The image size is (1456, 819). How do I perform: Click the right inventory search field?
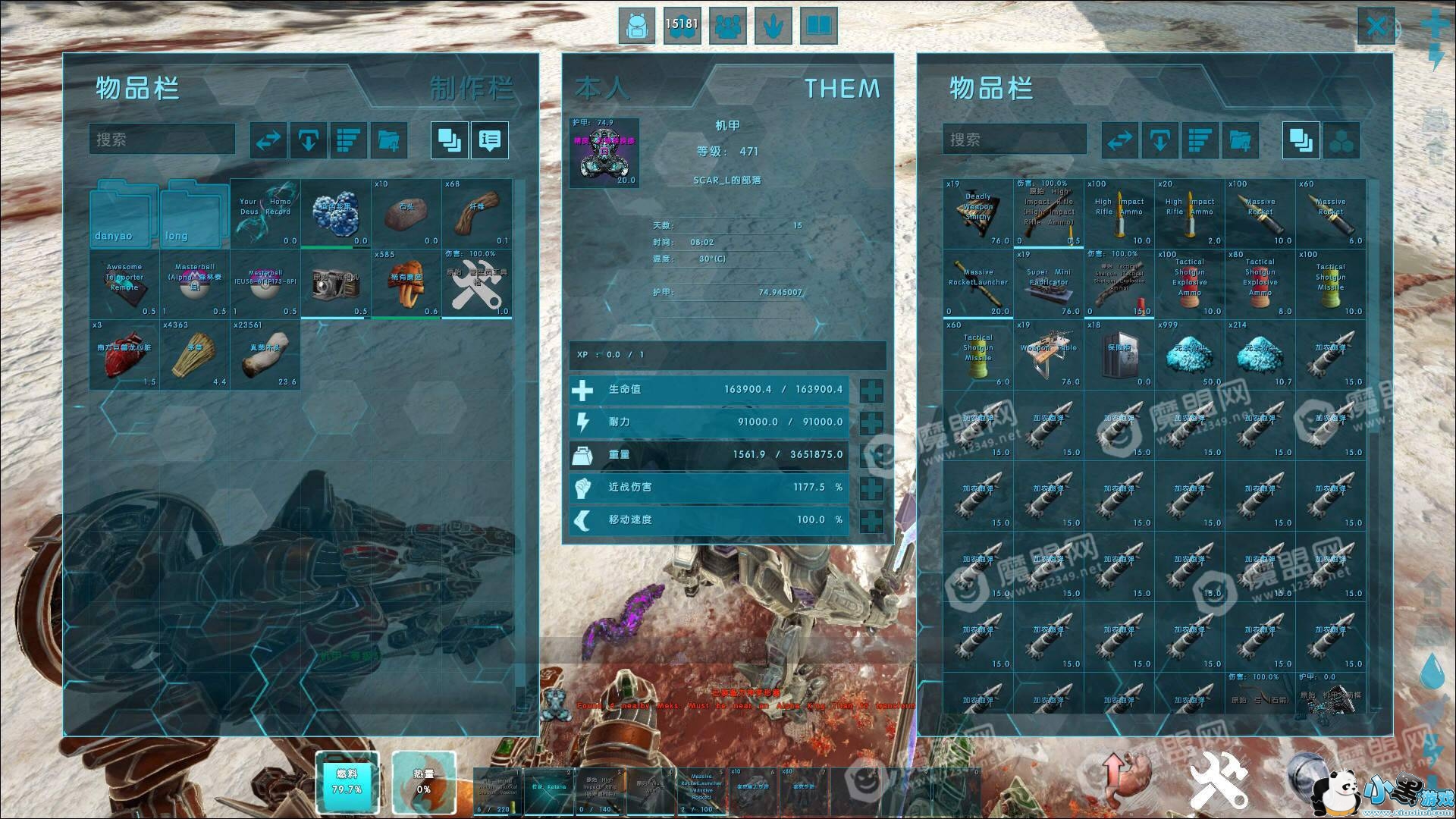tap(1015, 140)
